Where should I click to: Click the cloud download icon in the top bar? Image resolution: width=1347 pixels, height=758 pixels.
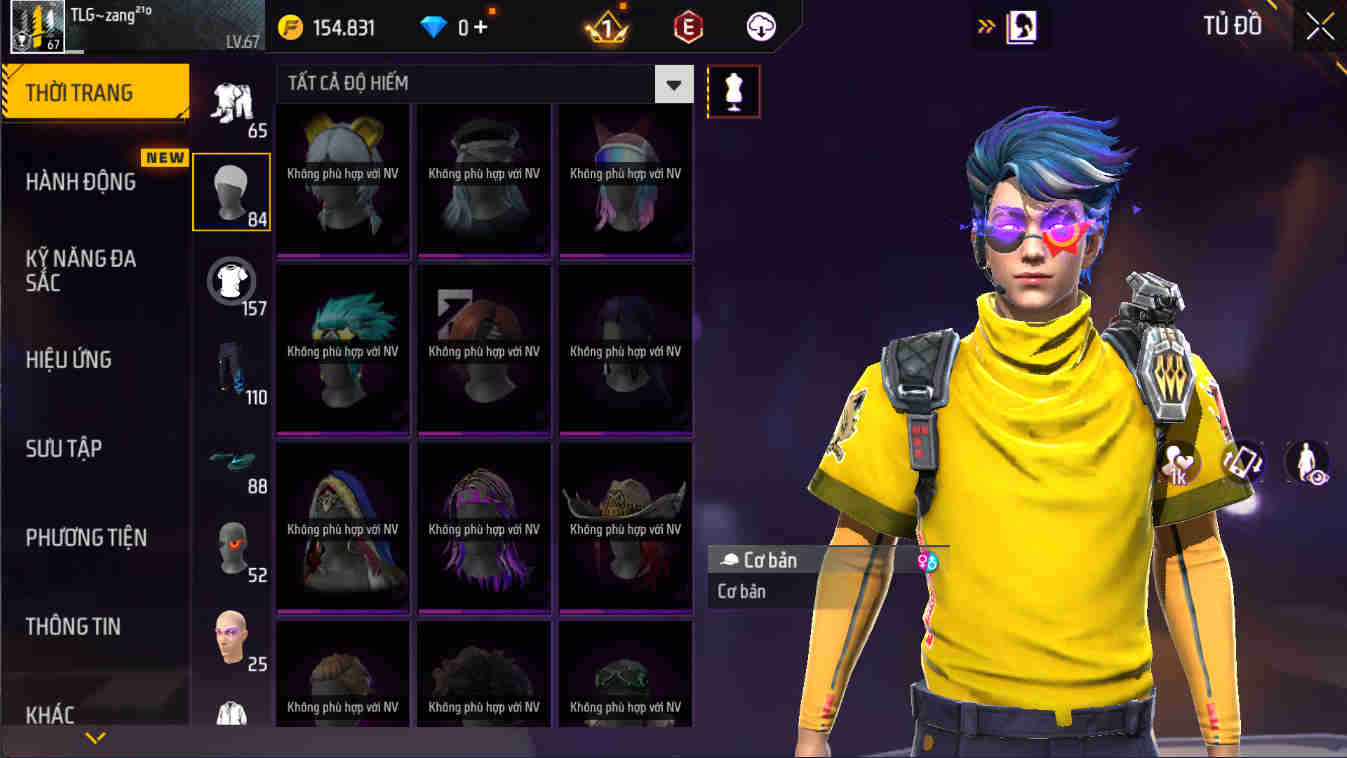pyautogui.click(x=759, y=27)
